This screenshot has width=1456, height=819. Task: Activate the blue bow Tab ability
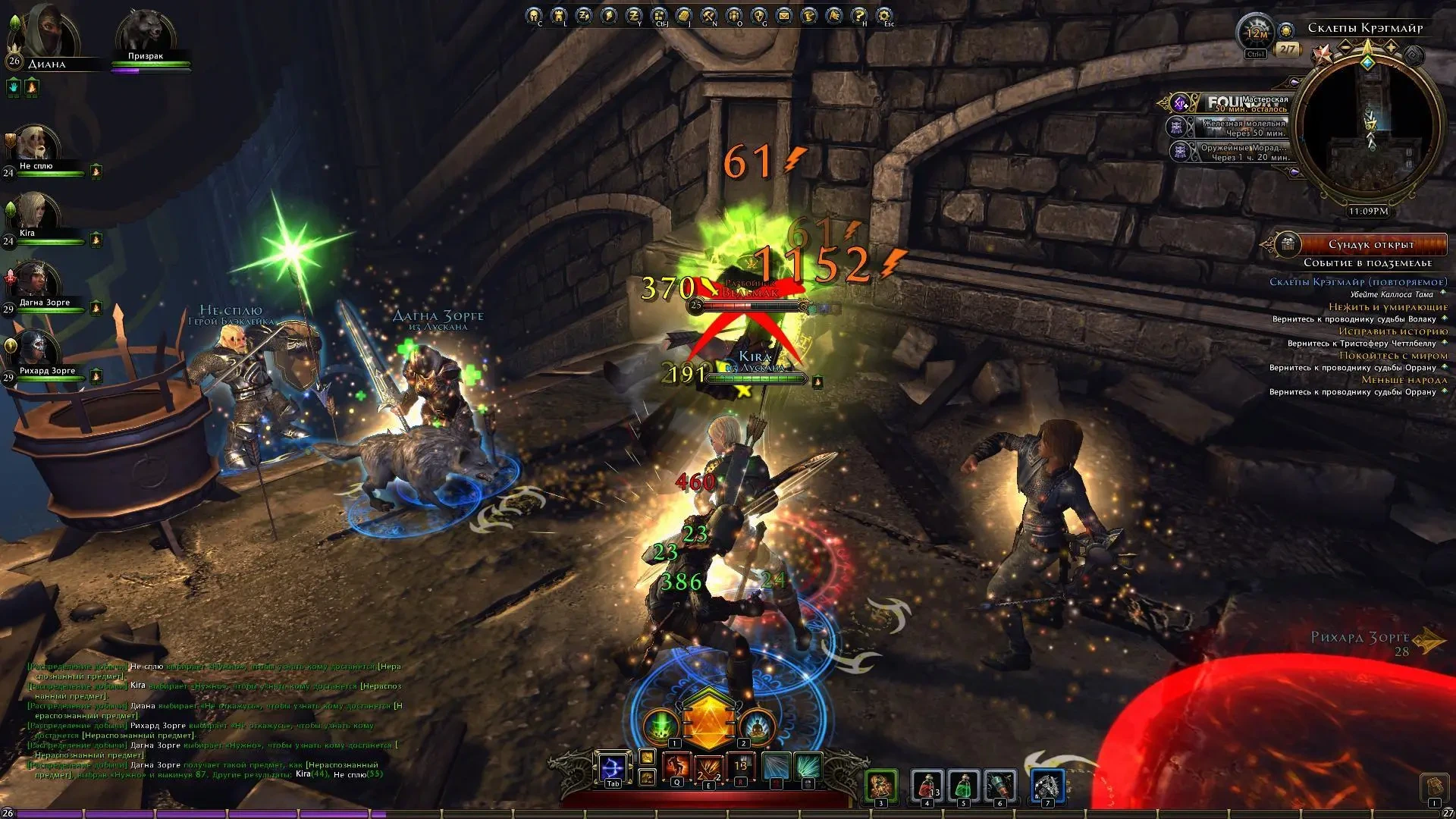pos(613,768)
